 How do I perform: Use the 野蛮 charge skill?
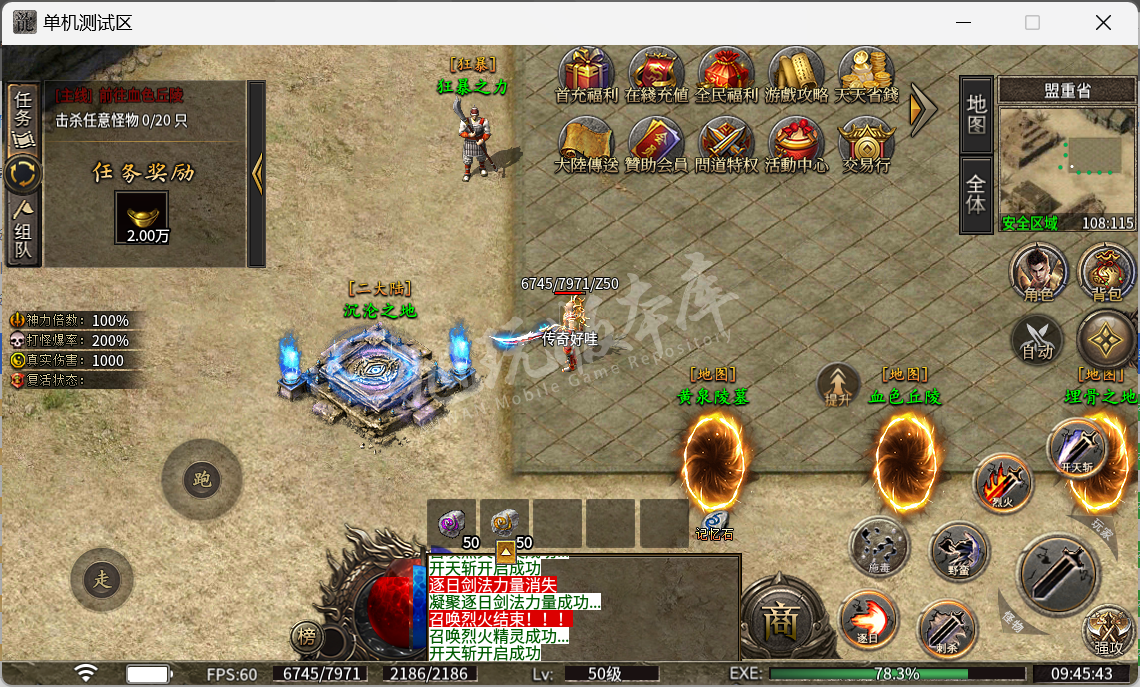pyautogui.click(x=959, y=551)
